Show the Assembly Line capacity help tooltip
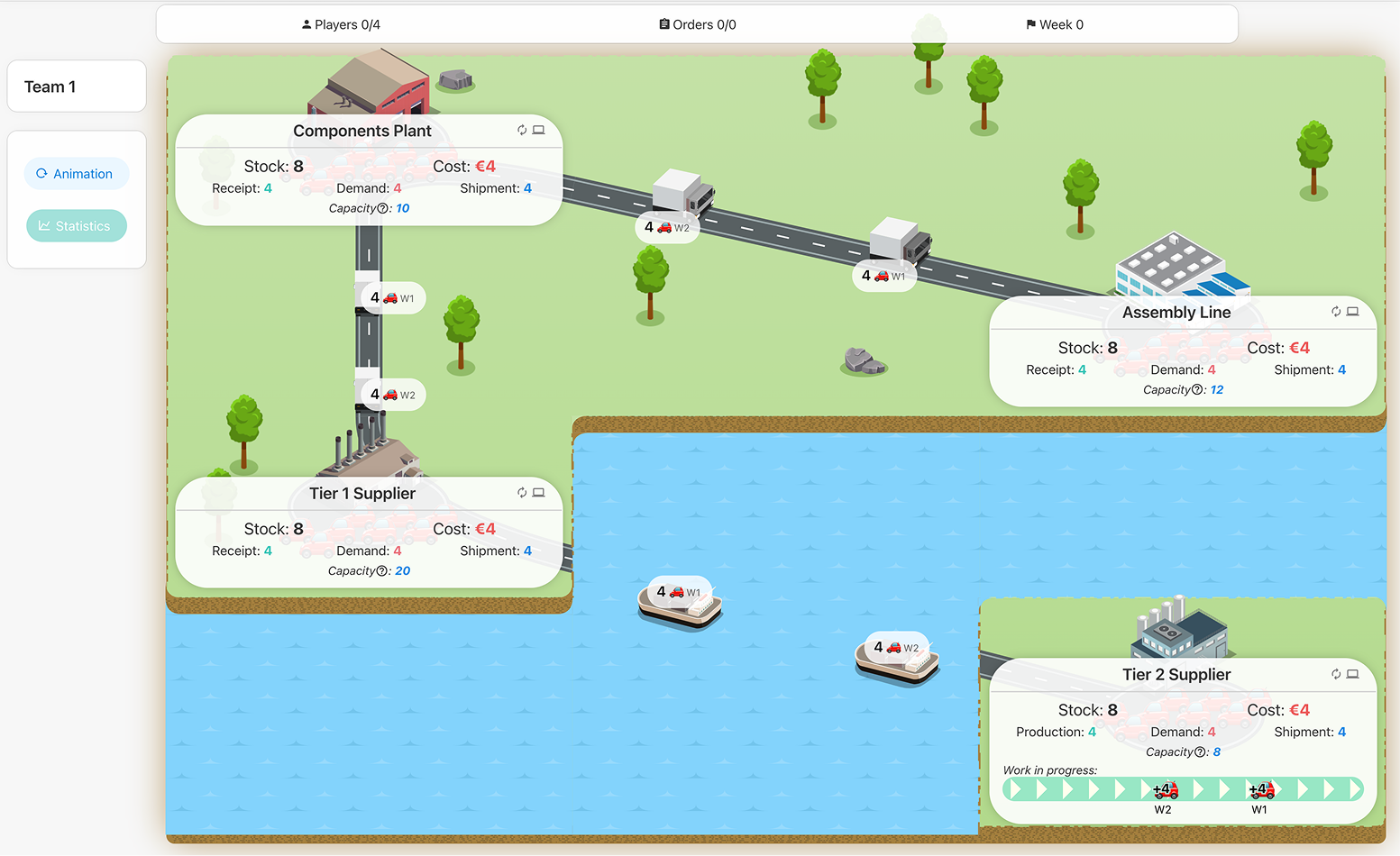This screenshot has height=856, width=1400. [1197, 390]
